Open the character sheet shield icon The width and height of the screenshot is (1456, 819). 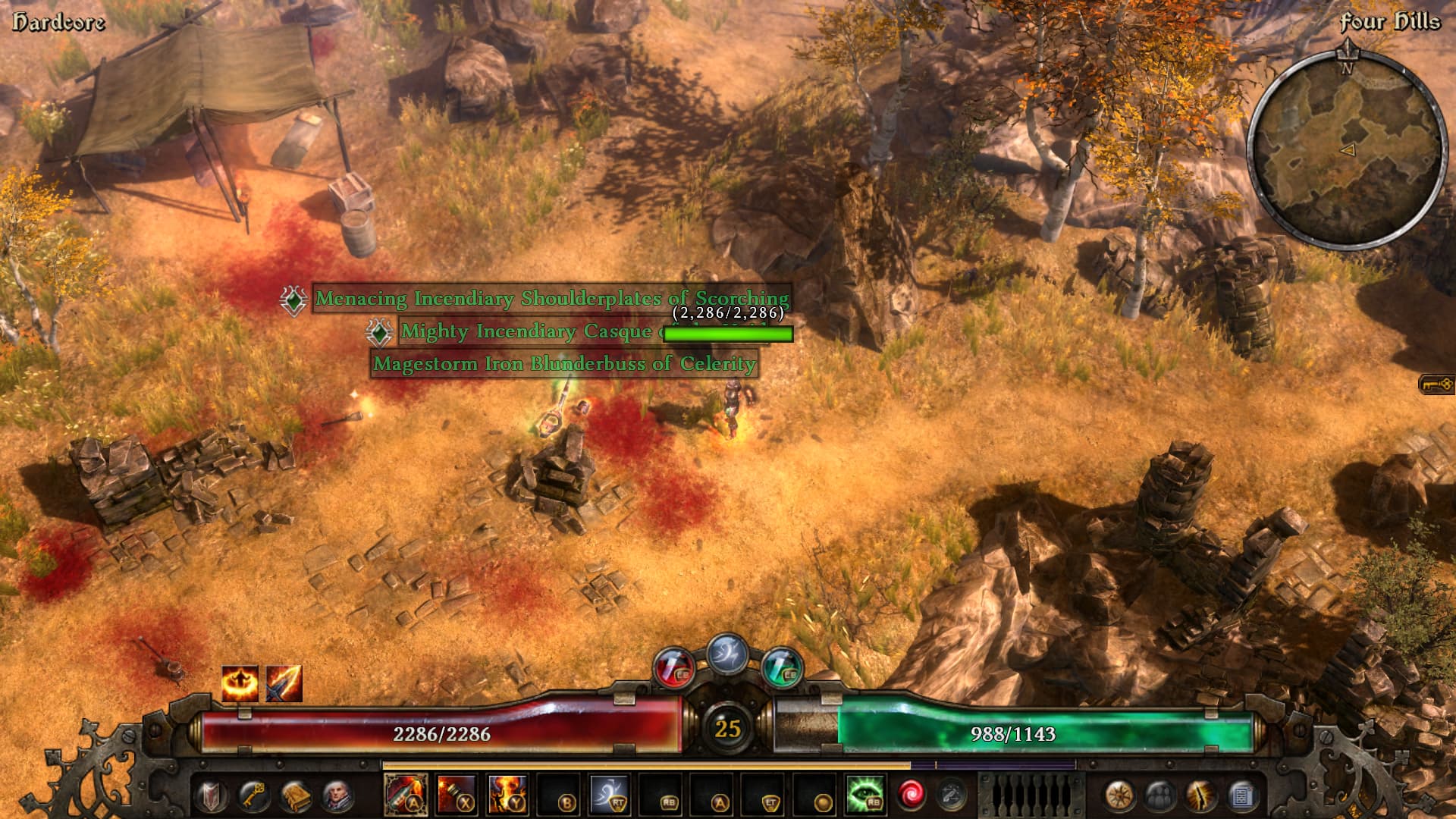(x=212, y=795)
